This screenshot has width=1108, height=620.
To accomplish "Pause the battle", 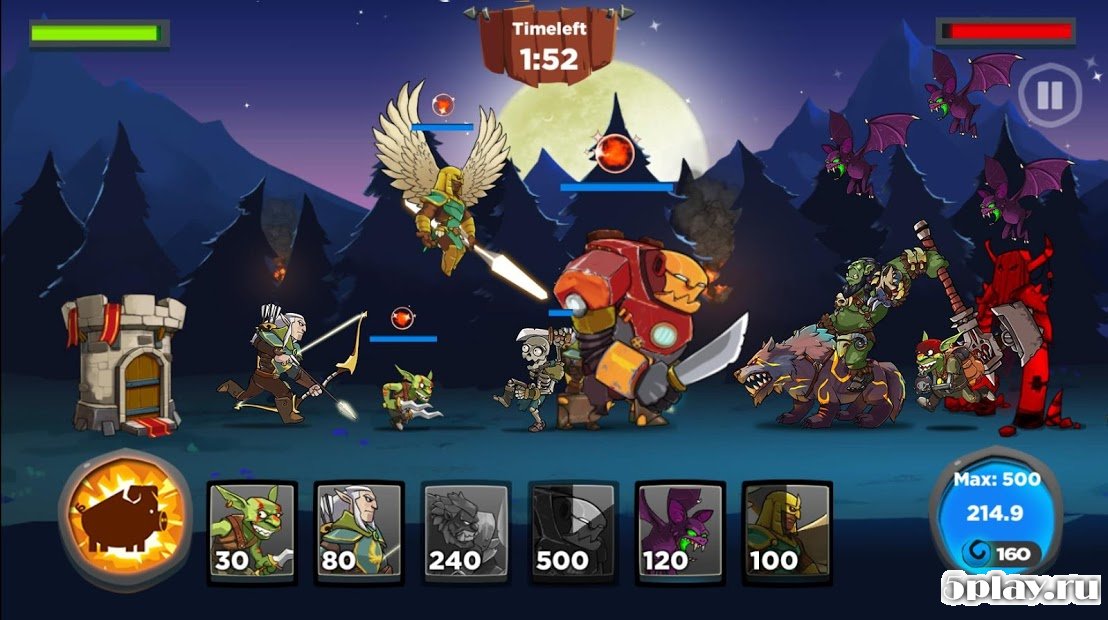I will click(x=1049, y=96).
